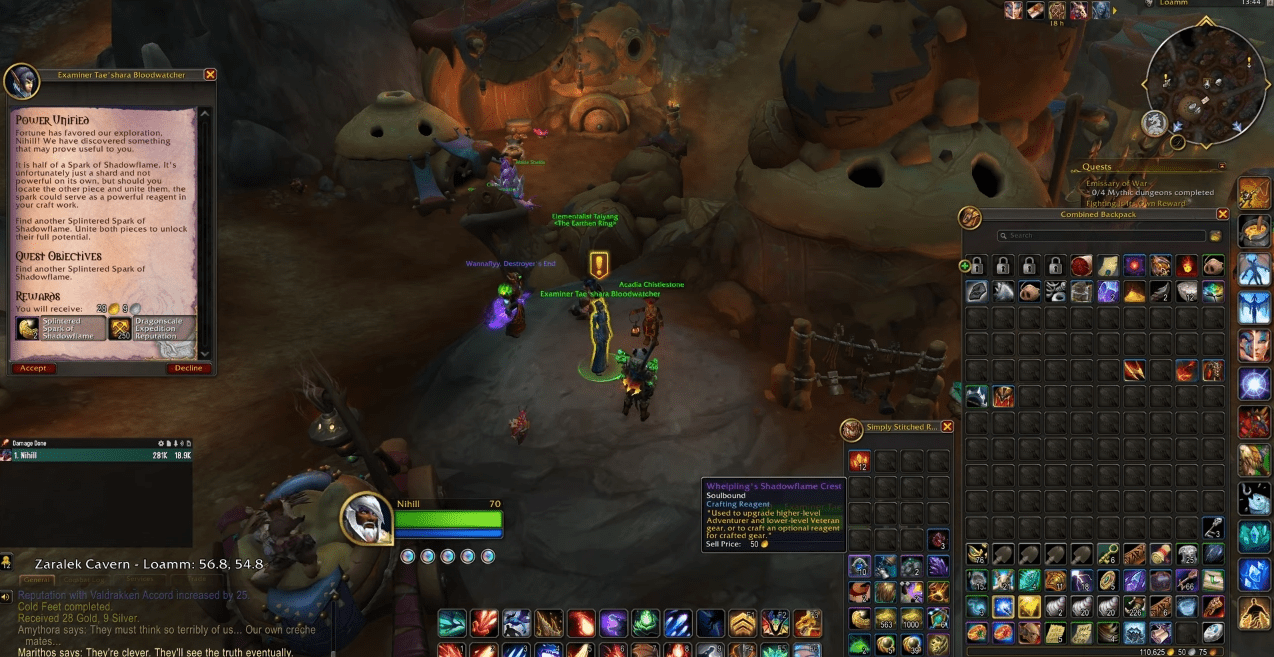Select the golden key item with count 6
The height and width of the screenshot is (657, 1274).
coord(1107,555)
